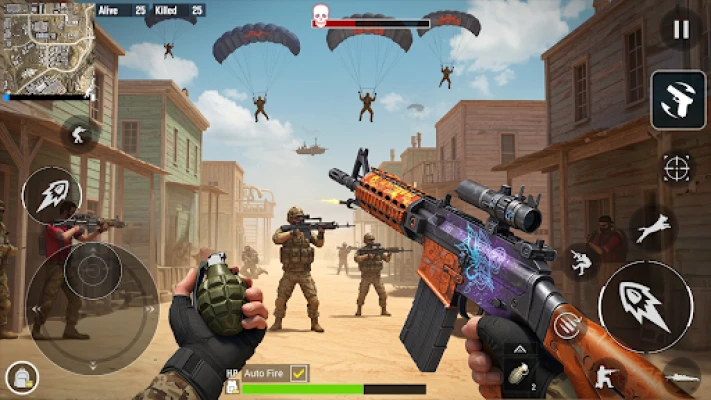This screenshot has width=711, height=400.
Task: Tap the jump action icon
Action: click(653, 228)
